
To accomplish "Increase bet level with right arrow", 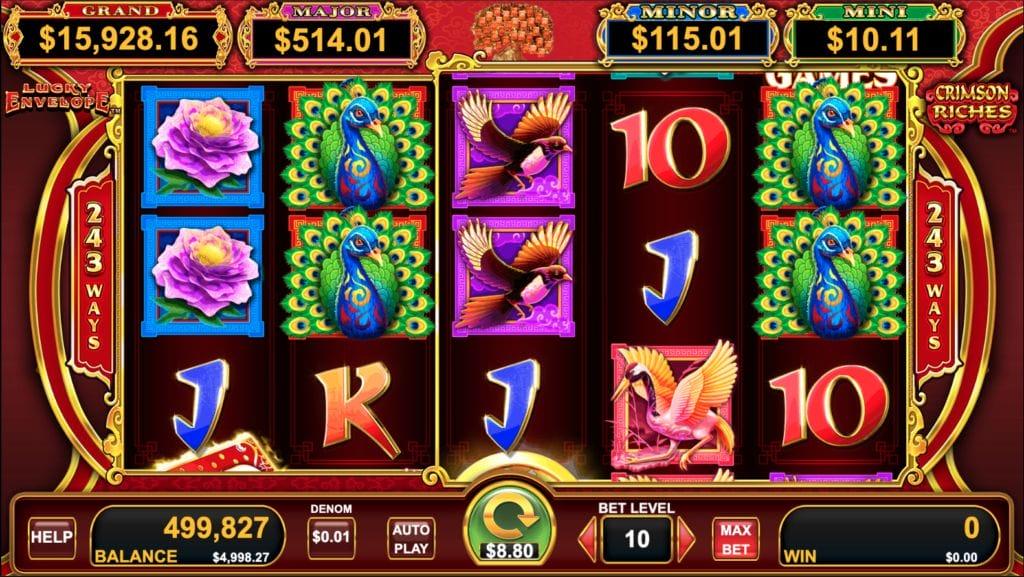I will [x=686, y=540].
